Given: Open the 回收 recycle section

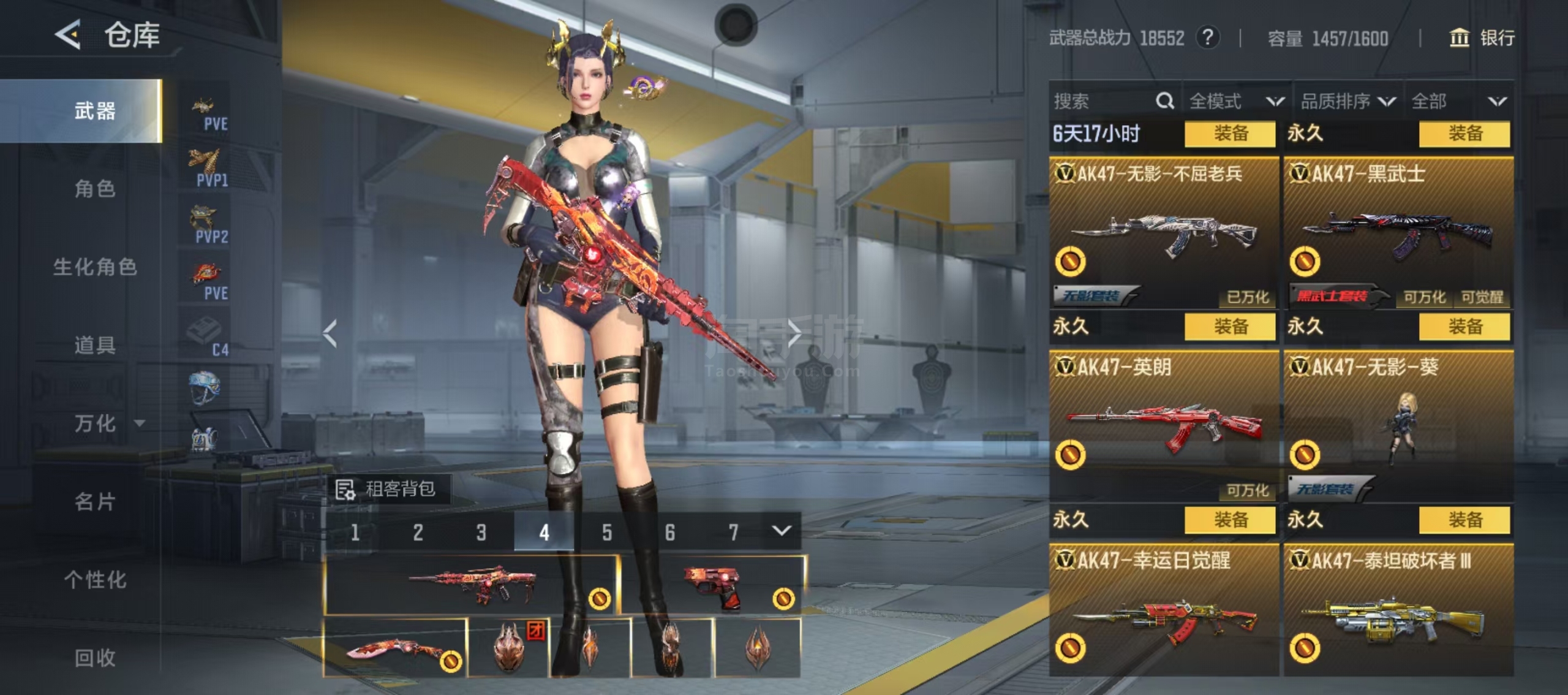Looking at the screenshot, I should 95,658.
